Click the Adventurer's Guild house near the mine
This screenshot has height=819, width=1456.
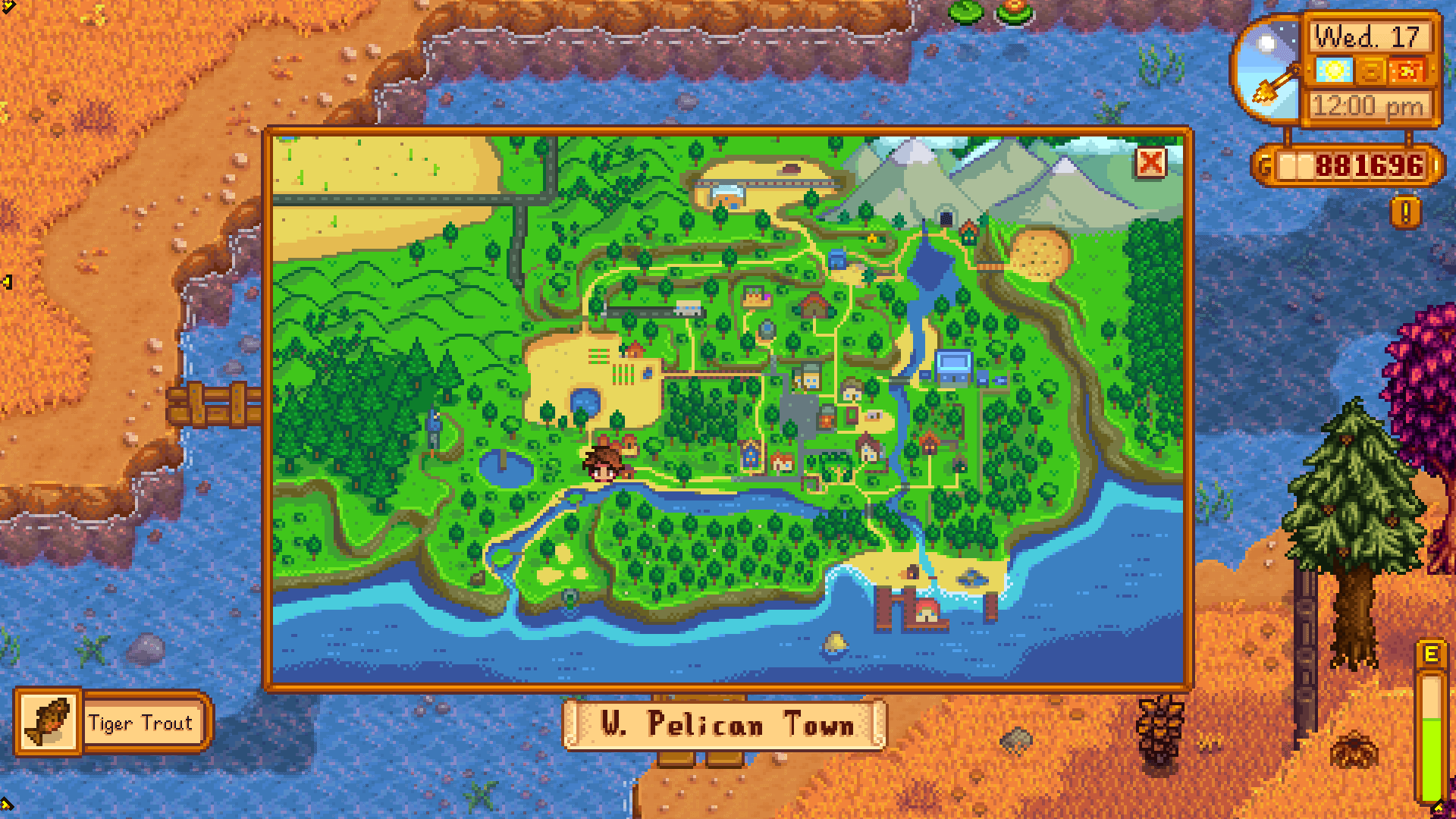(x=969, y=230)
